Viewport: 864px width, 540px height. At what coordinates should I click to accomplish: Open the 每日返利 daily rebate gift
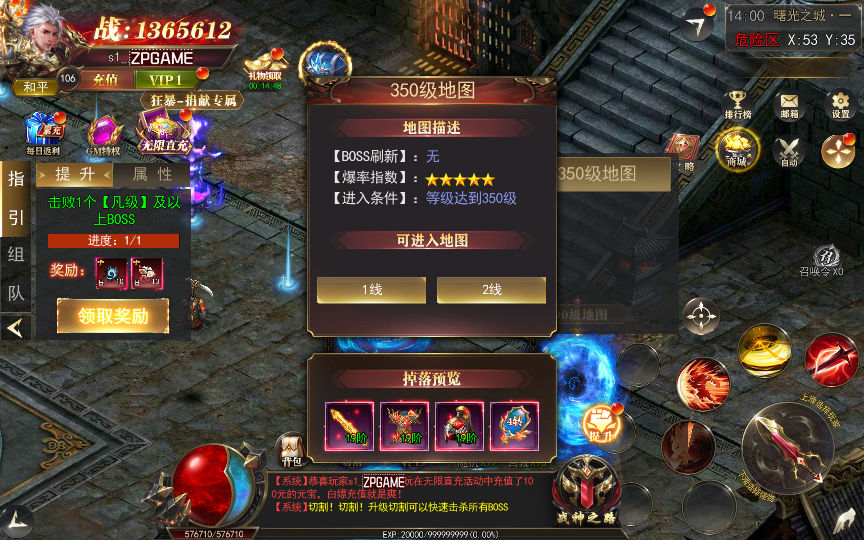coord(44,132)
